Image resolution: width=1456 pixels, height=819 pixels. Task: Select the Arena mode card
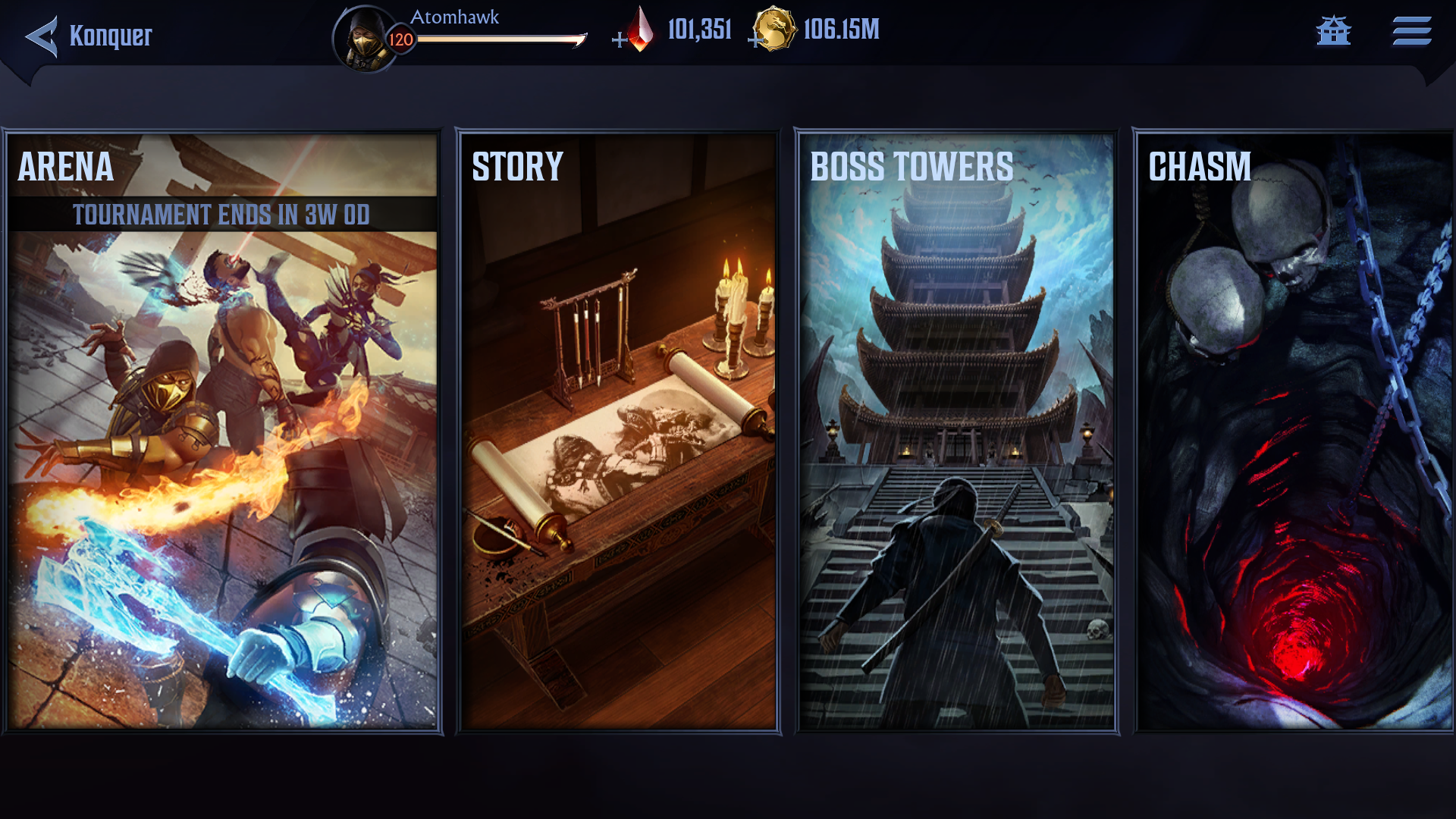[x=222, y=432]
